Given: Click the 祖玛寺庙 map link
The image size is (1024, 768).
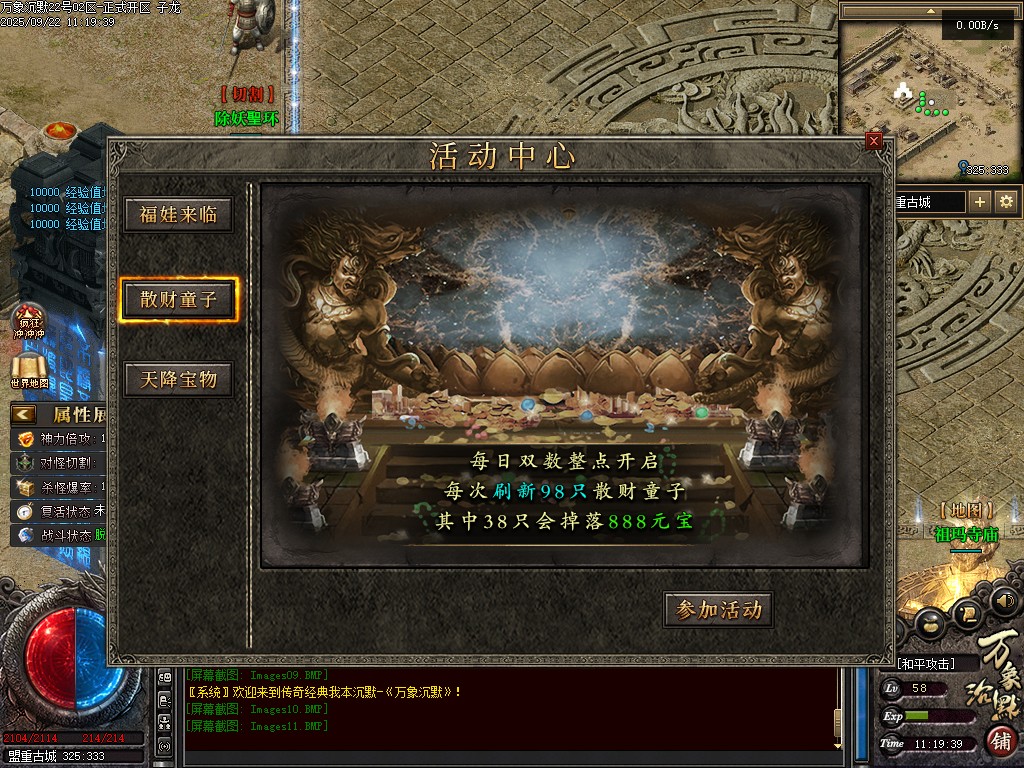Looking at the screenshot, I should [966, 534].
